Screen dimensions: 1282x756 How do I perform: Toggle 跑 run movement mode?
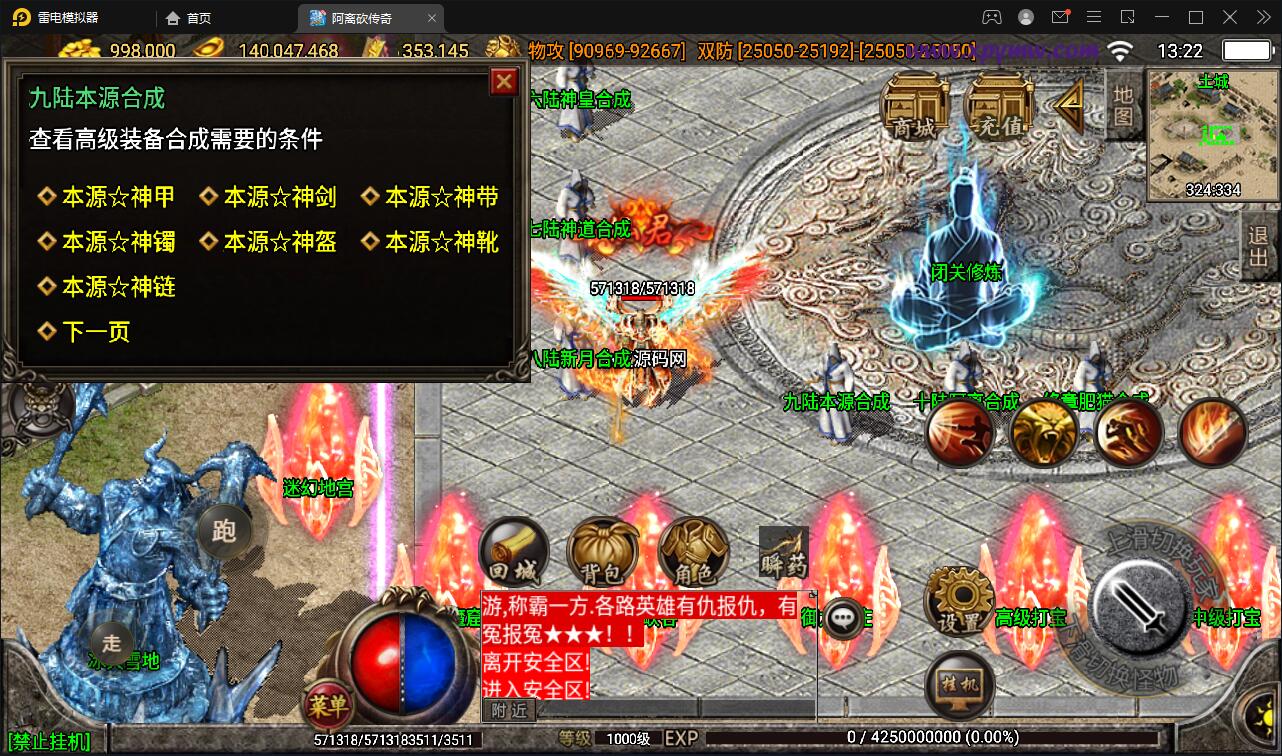225,533
